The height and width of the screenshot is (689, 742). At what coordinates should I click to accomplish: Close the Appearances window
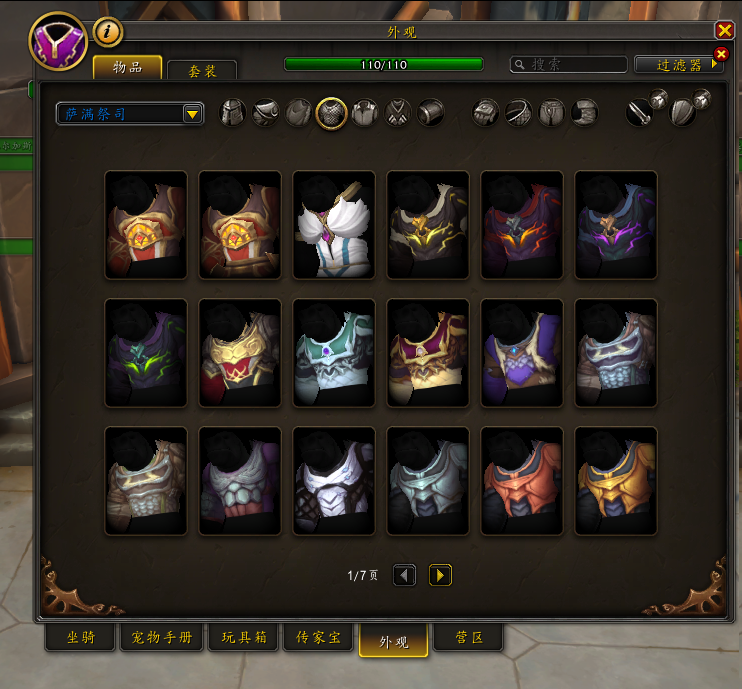(x=724, y=31)
